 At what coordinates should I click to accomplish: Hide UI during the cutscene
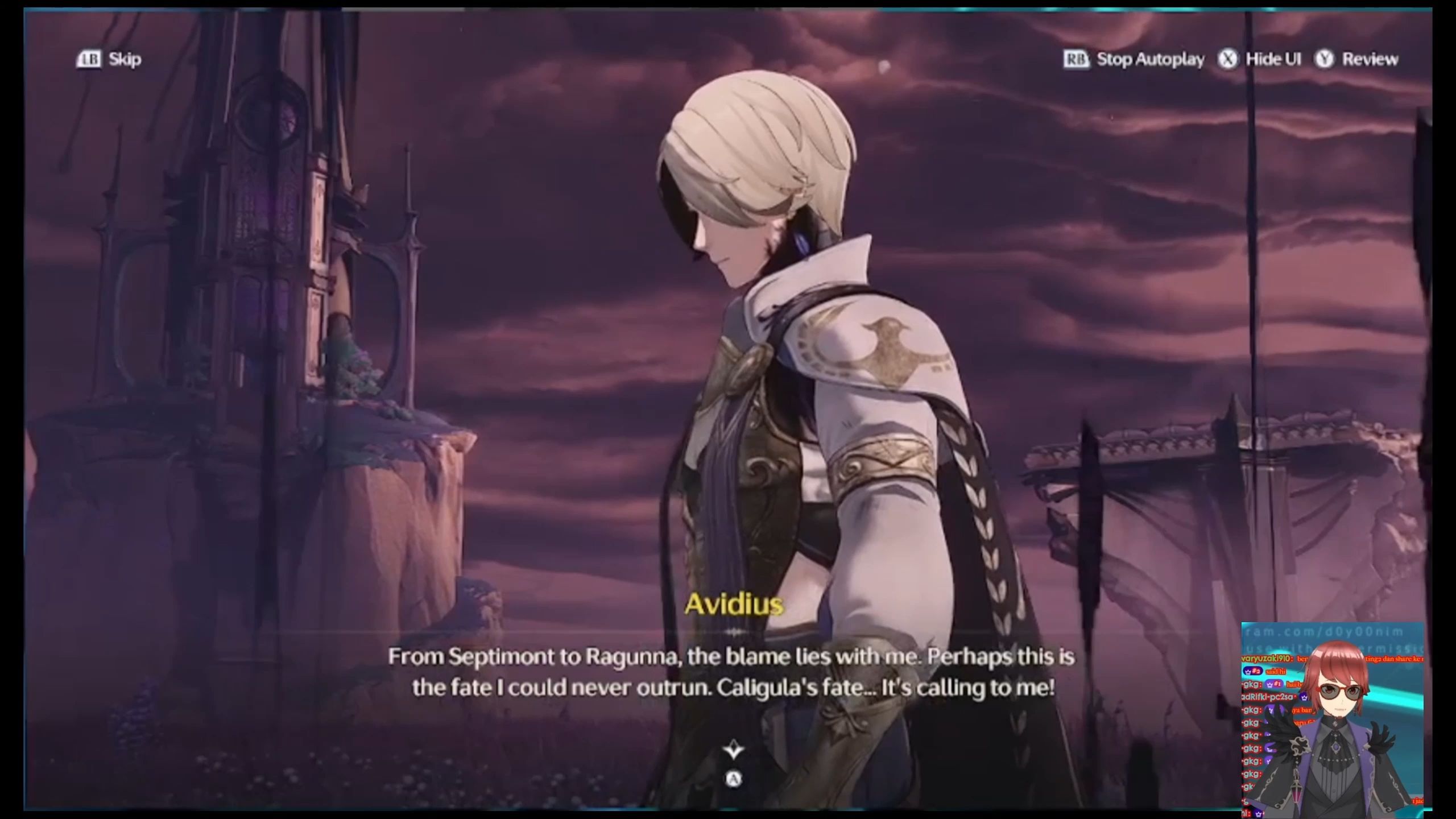click(x=1260, y=59)
